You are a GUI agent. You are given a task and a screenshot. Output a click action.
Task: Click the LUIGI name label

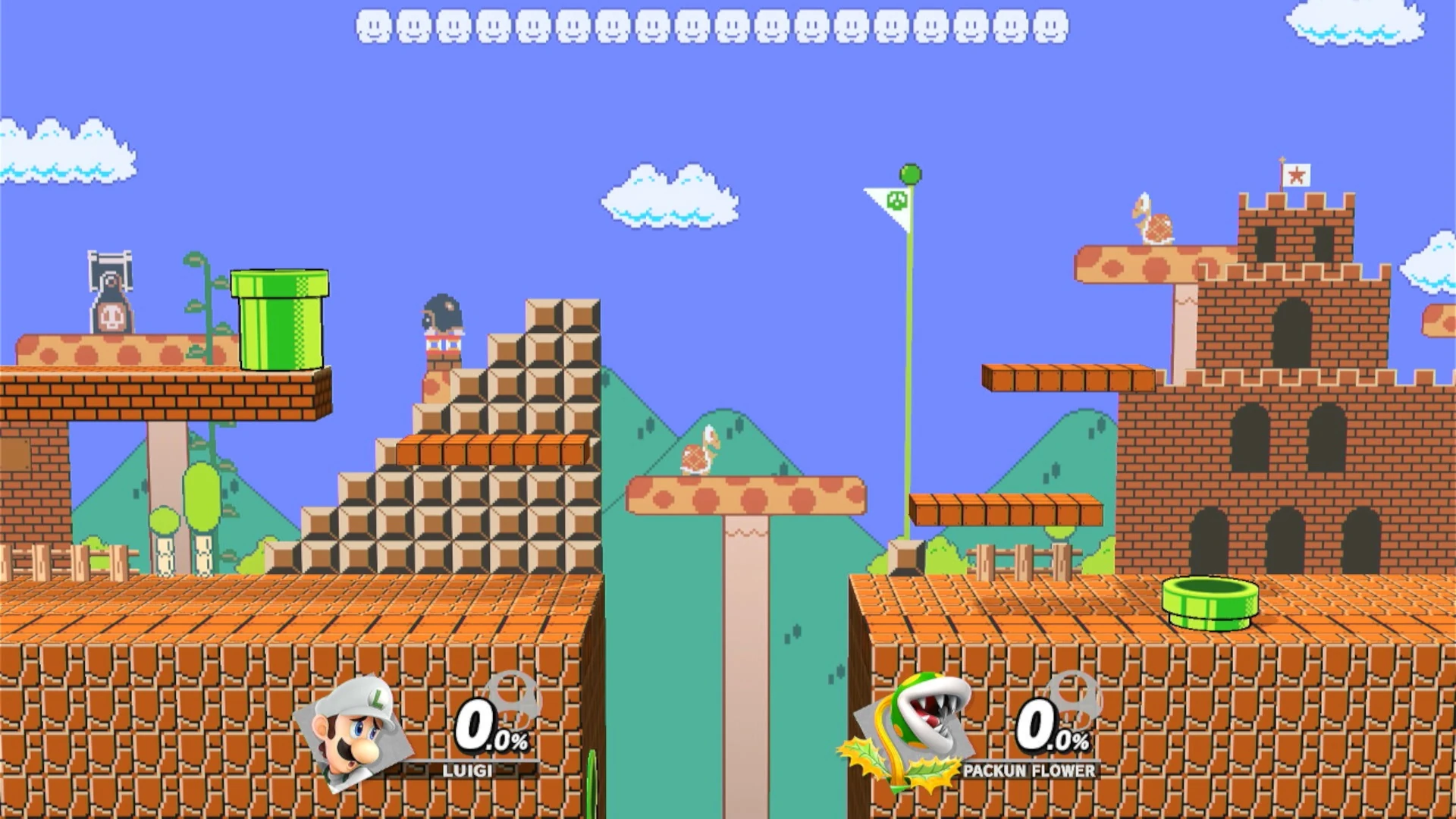(x=466, y=771)
